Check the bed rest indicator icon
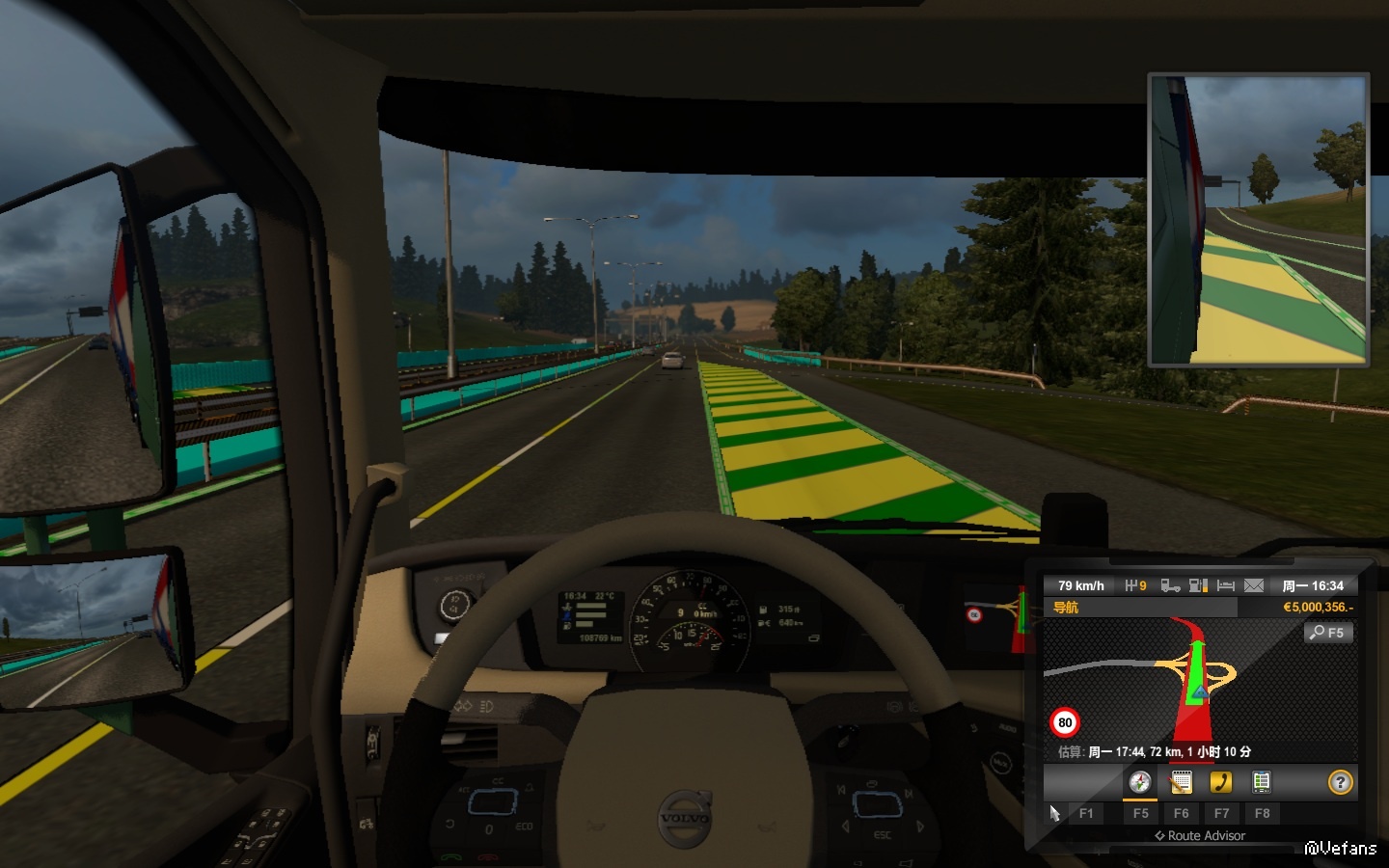 pyautogui.click(x=1226, y=585)
